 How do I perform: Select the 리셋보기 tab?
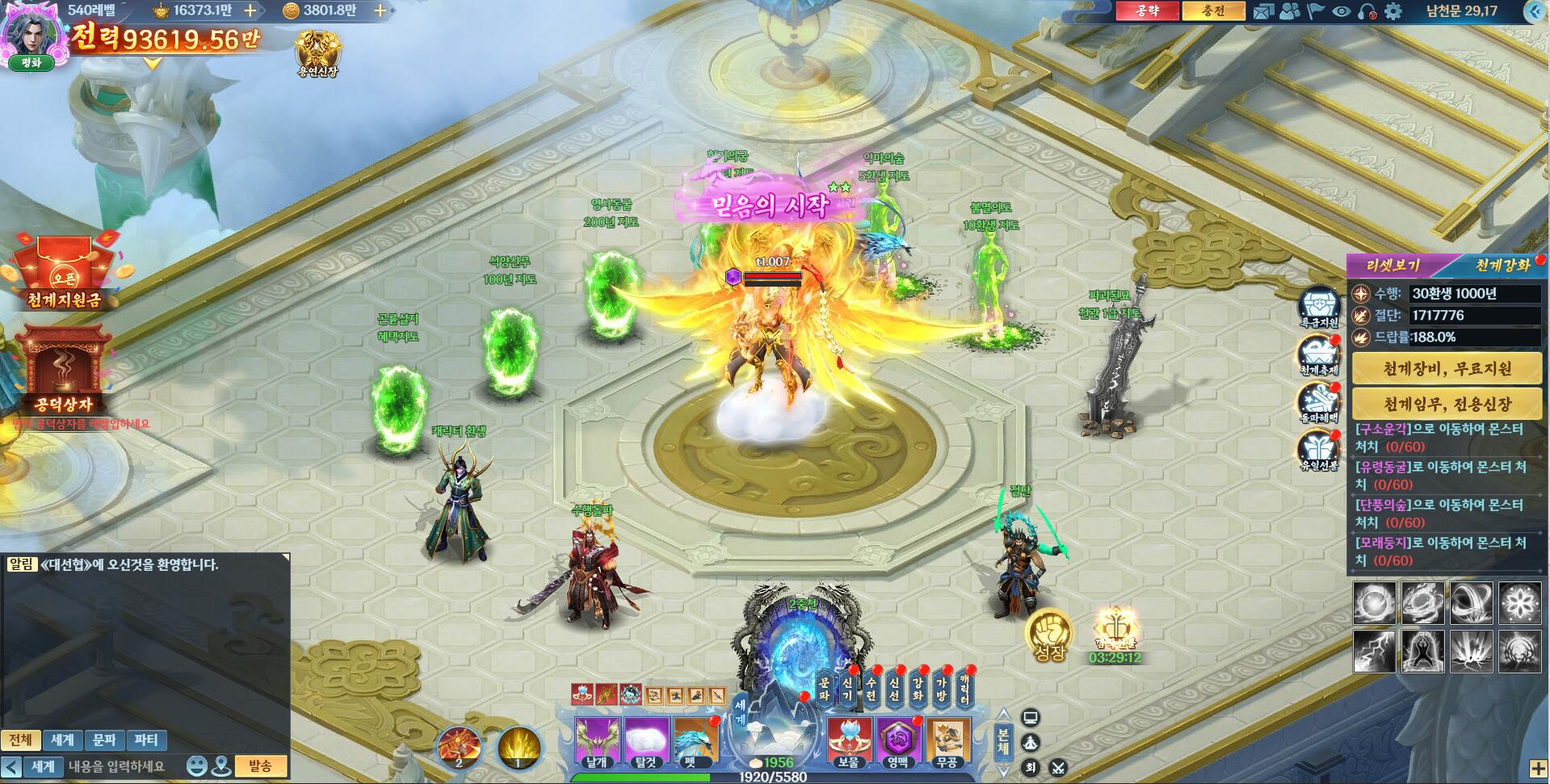1392,265
